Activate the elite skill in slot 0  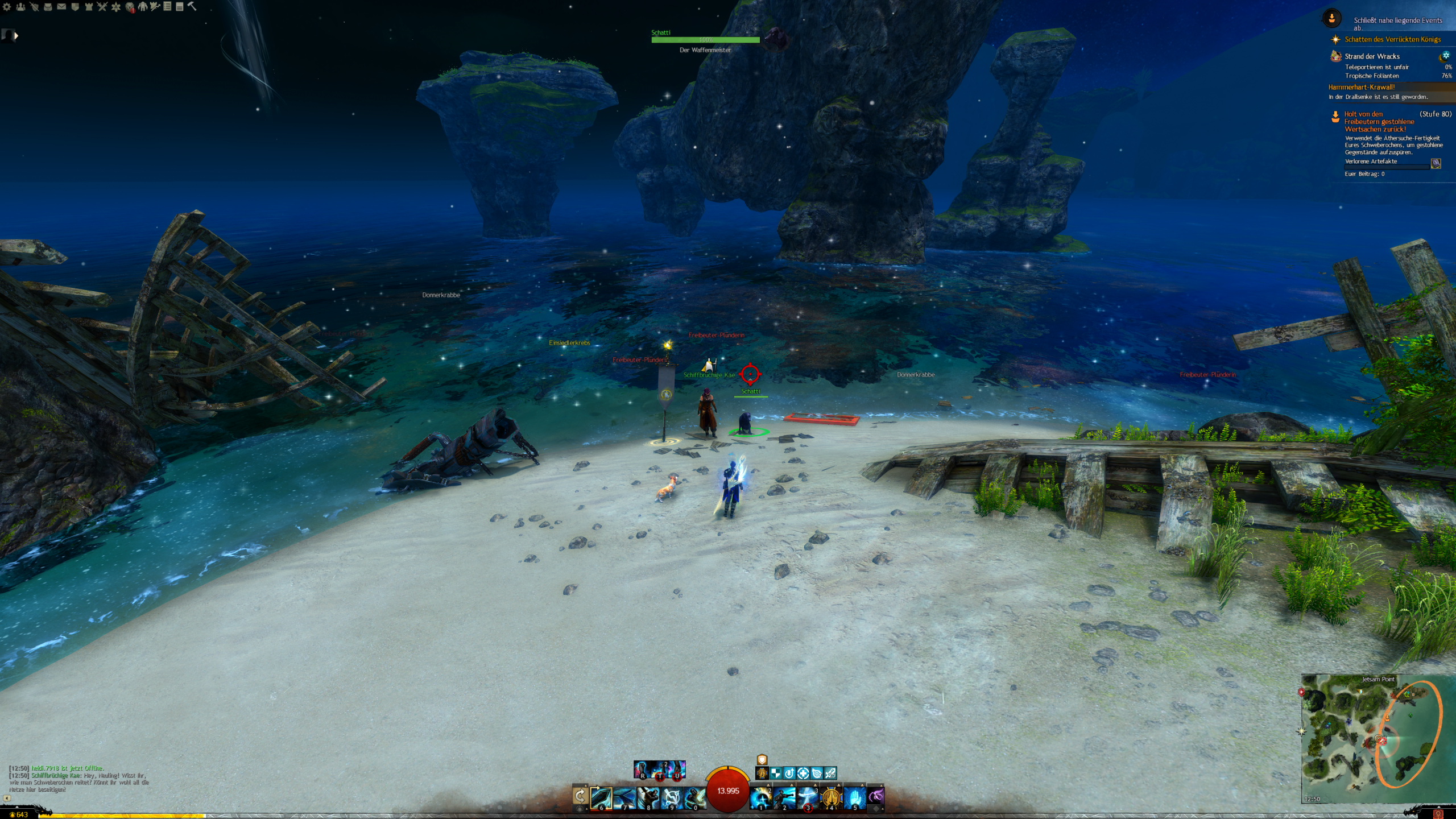point(694,798)
